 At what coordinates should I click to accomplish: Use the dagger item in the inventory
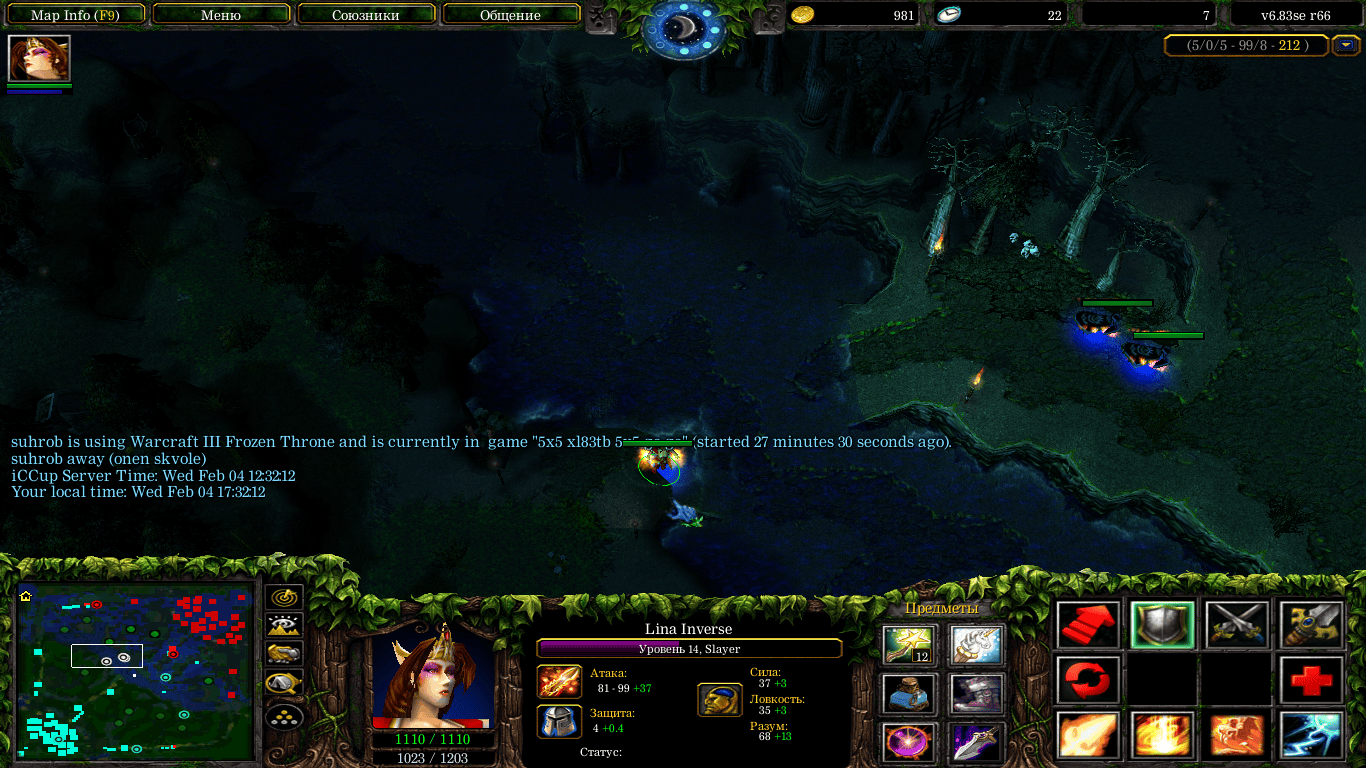(x=977, y=741)
